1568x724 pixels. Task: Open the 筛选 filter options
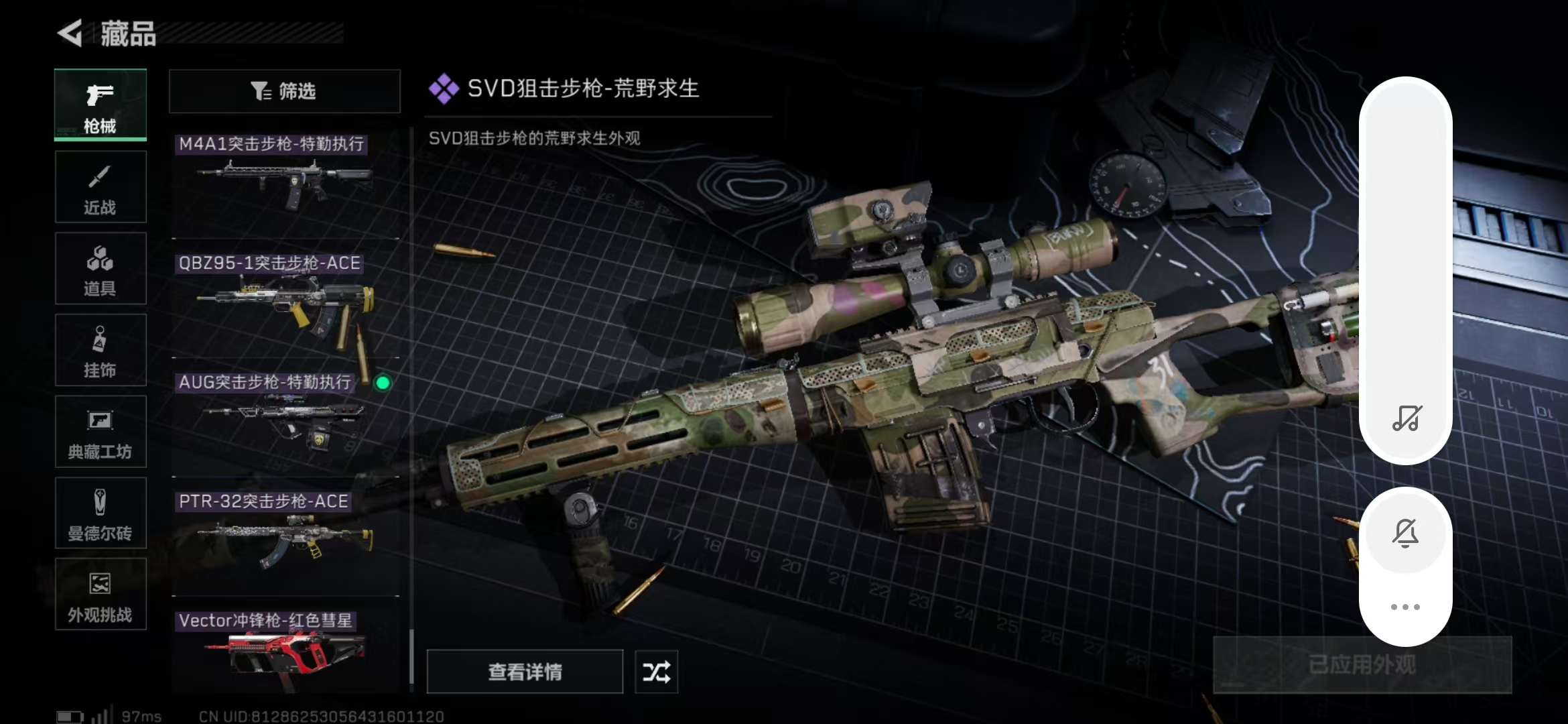(x=285, y=91)
